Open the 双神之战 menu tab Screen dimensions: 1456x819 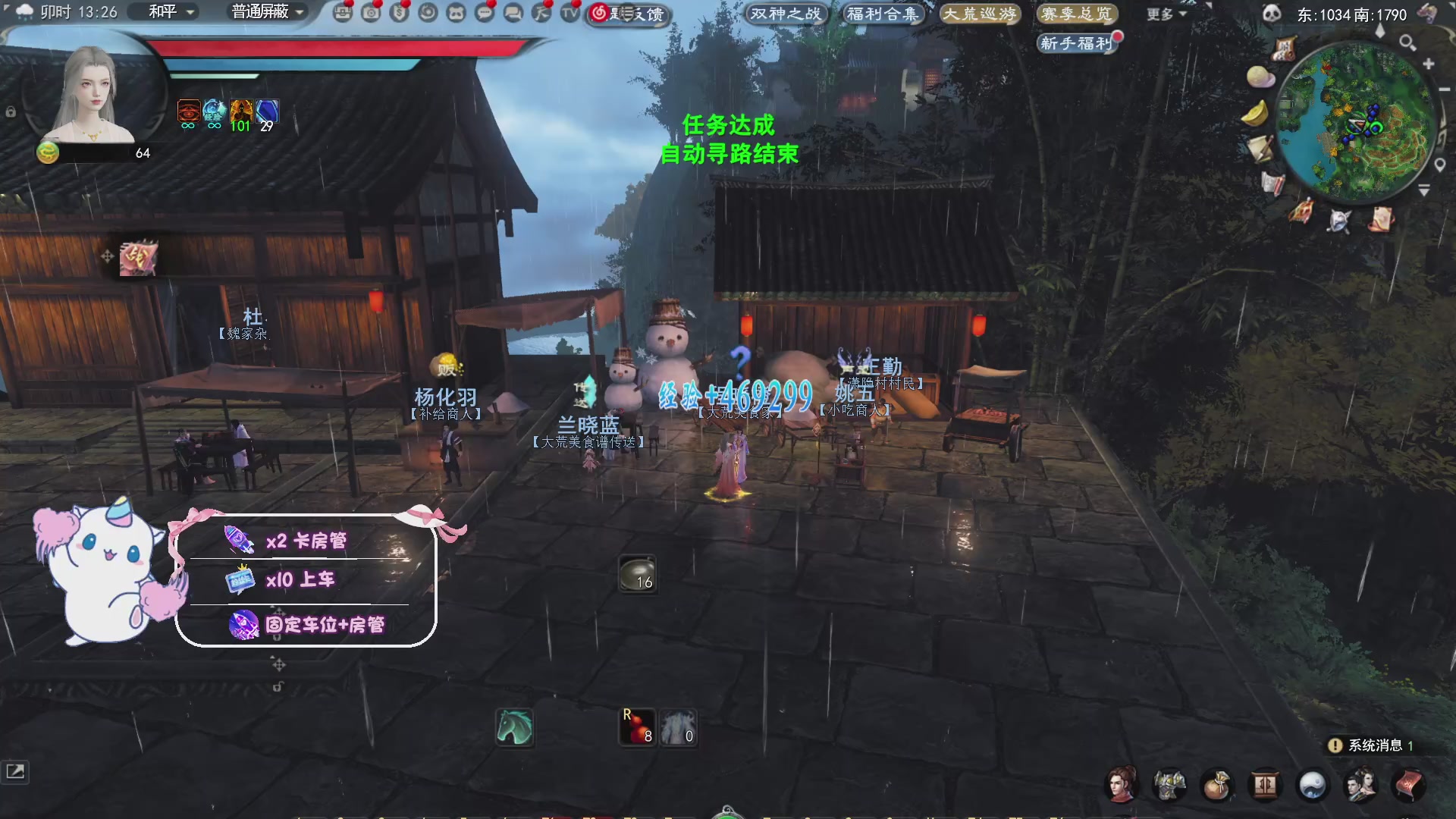pyautogui.click(x=786, y=13)
